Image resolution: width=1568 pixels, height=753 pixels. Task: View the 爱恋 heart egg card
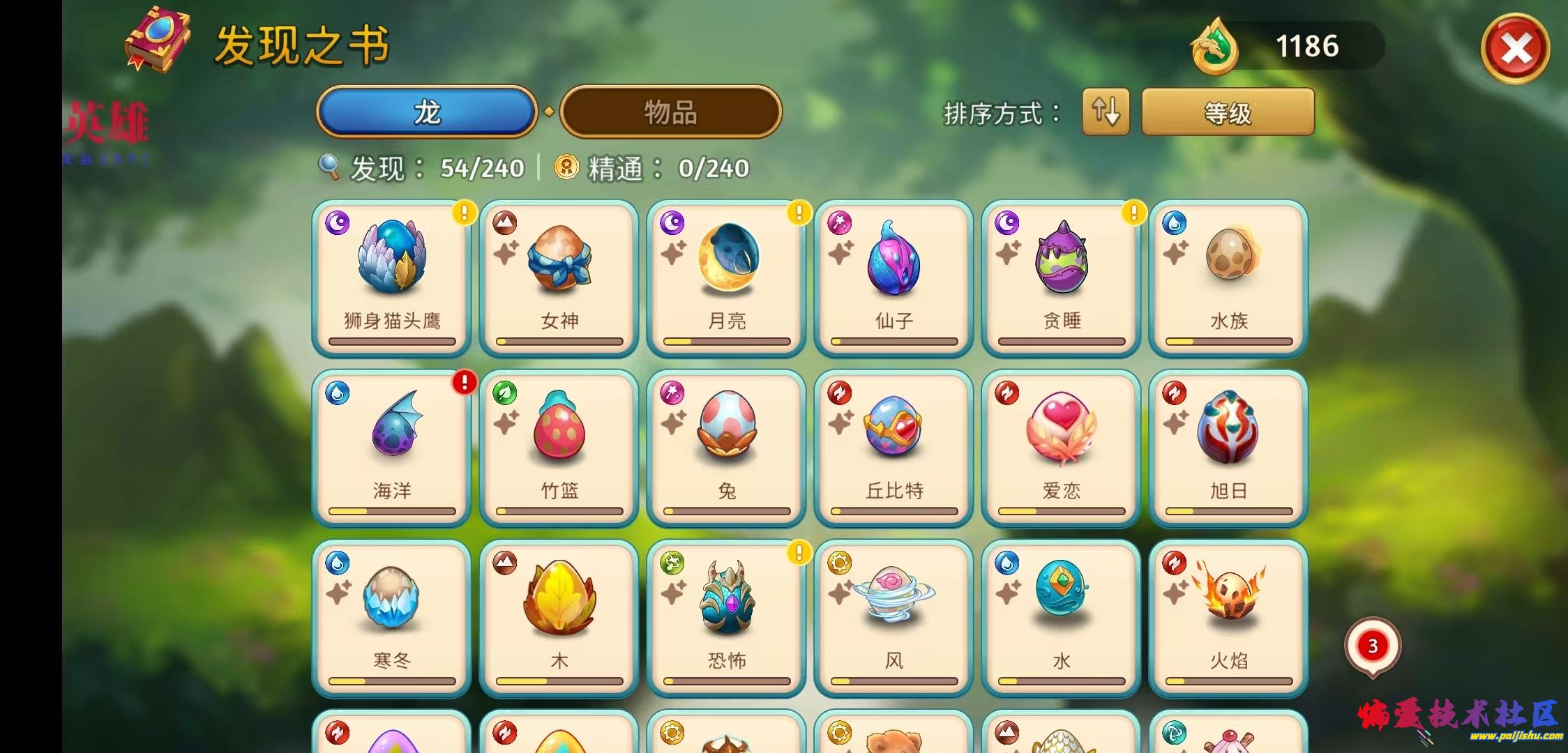tap(1061, 448)
